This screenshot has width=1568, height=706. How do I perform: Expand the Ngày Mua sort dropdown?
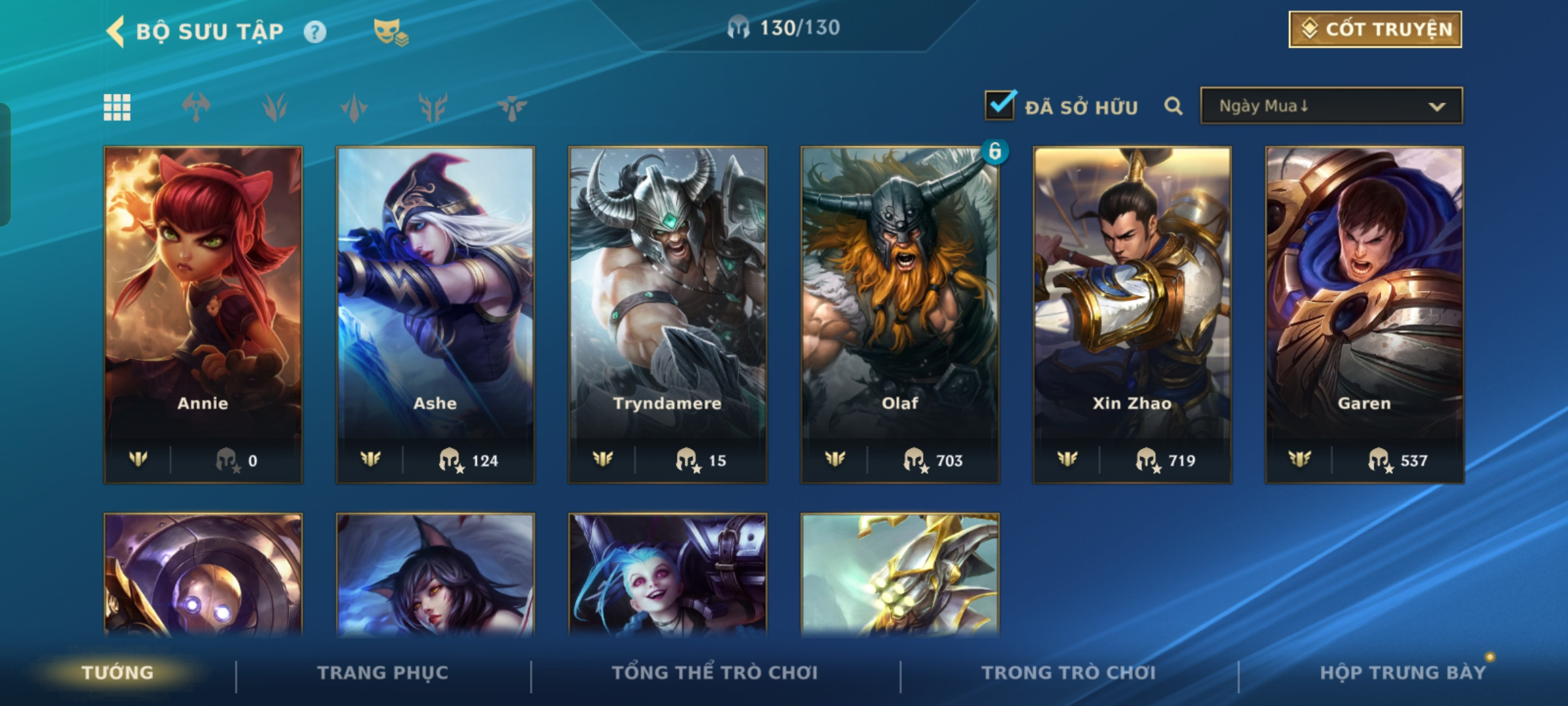1331,106
